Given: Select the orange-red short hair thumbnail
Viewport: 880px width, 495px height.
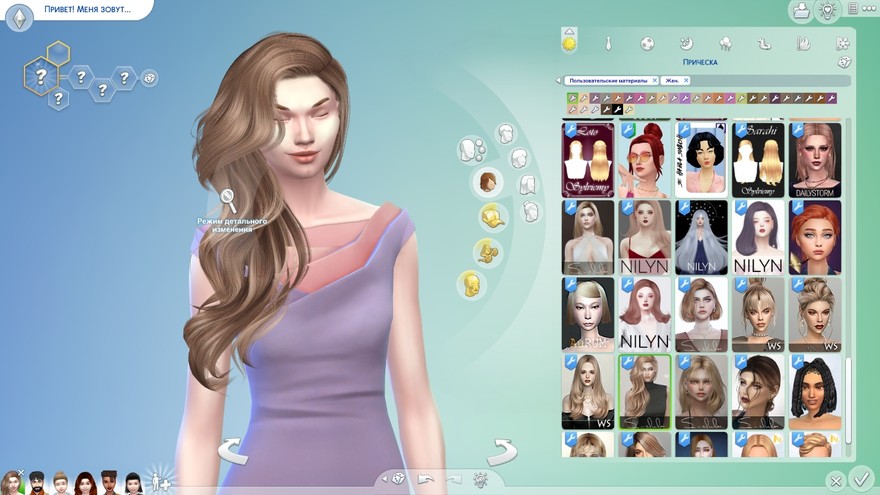Looking at the screenshot, I should coord(814,237).
